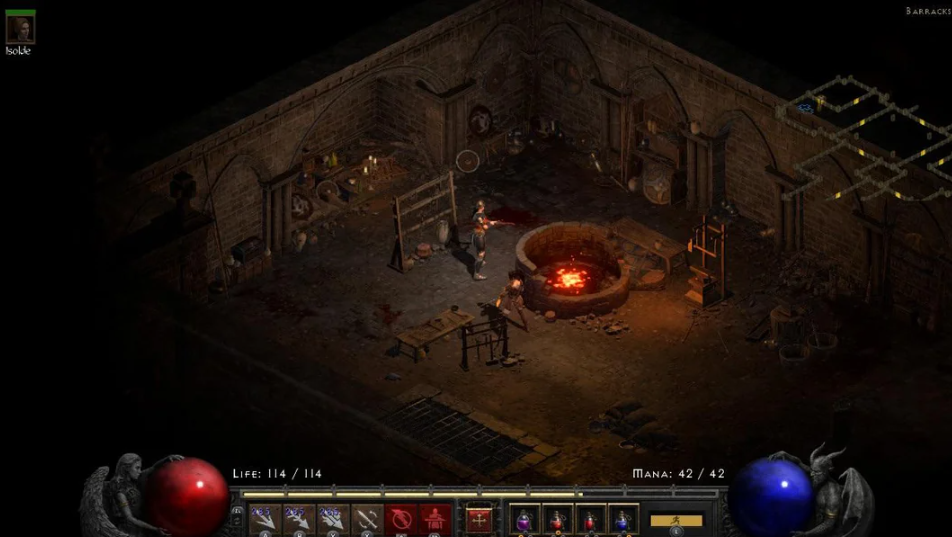
Task: Select the crossed arrows skill icon
Action: click(366, 519)
